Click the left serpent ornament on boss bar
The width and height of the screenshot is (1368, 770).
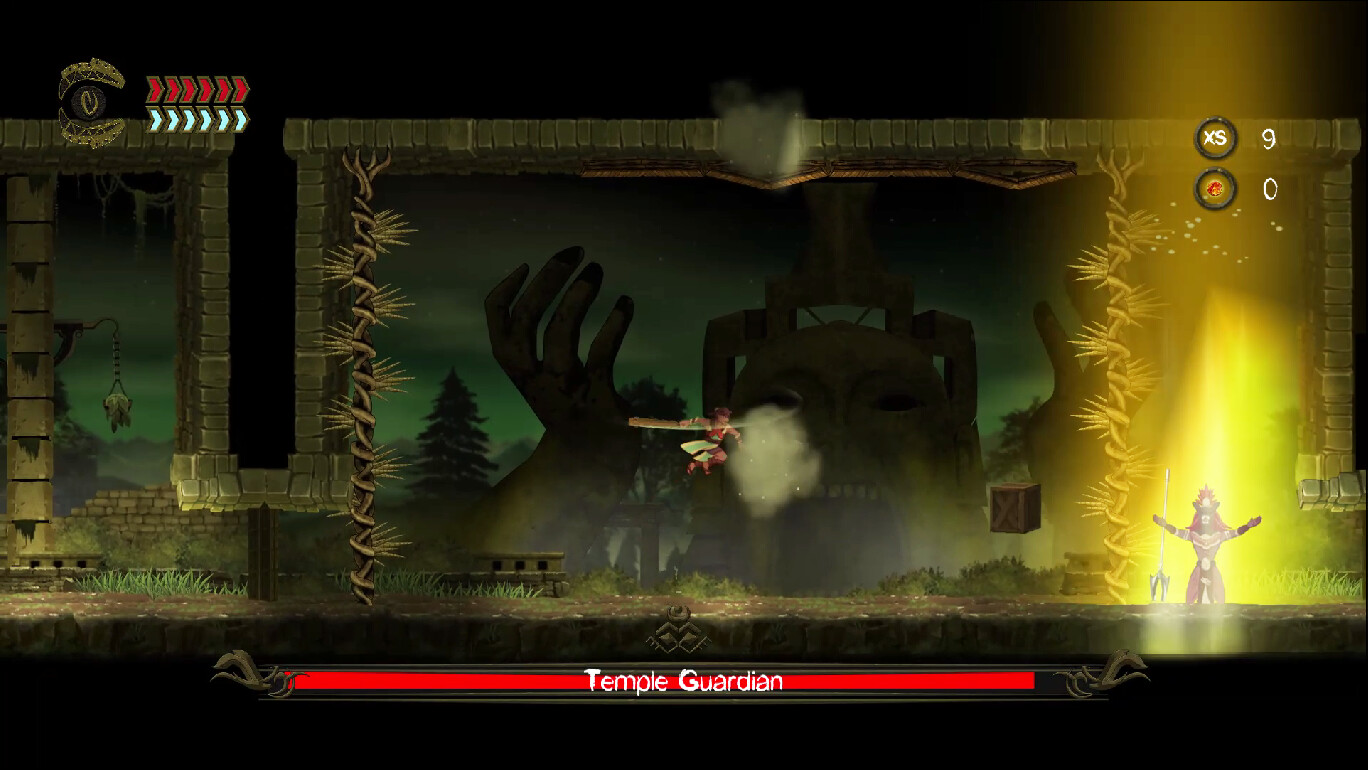click(240, 674)
